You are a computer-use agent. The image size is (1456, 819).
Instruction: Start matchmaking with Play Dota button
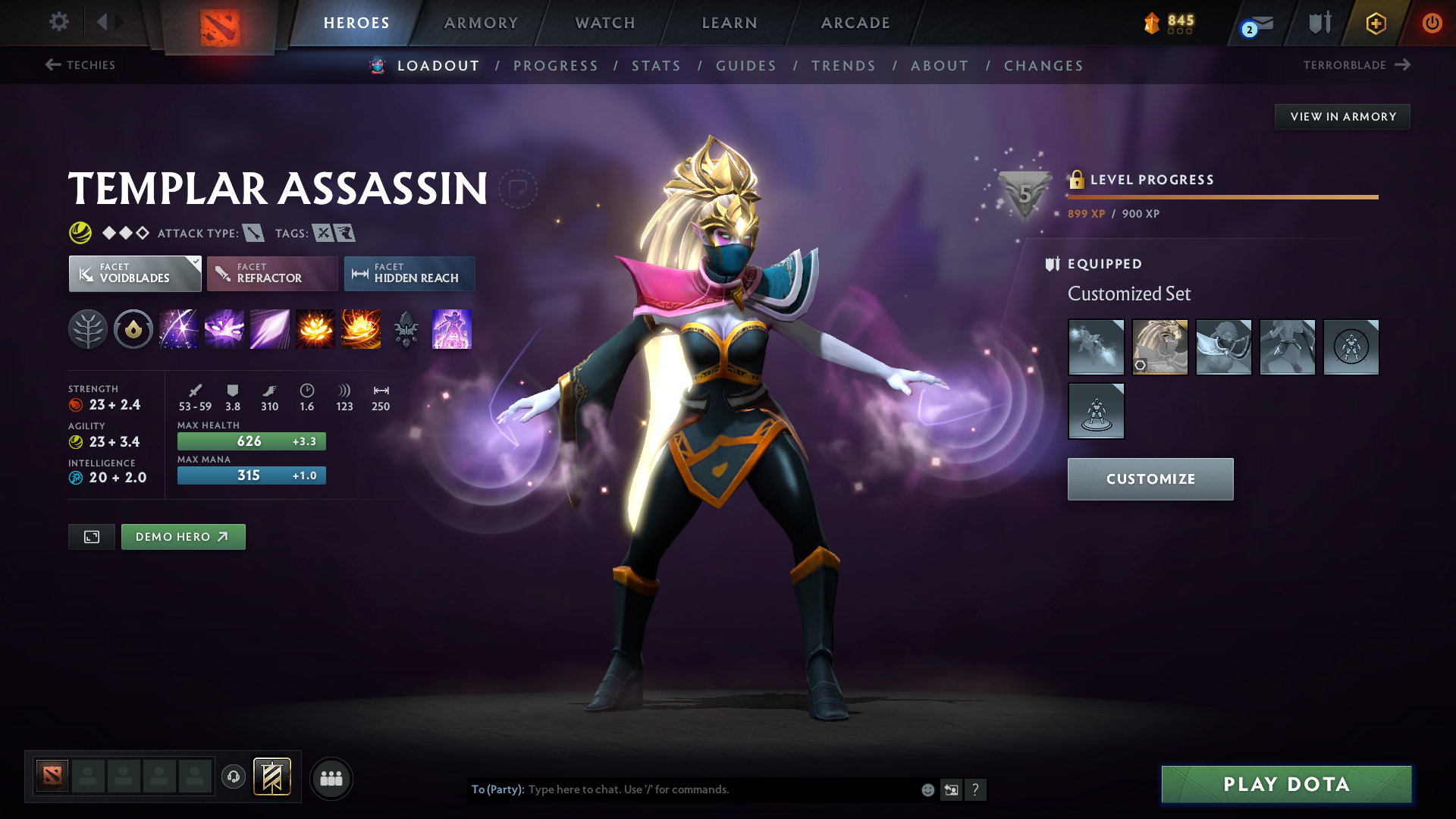1286,784
